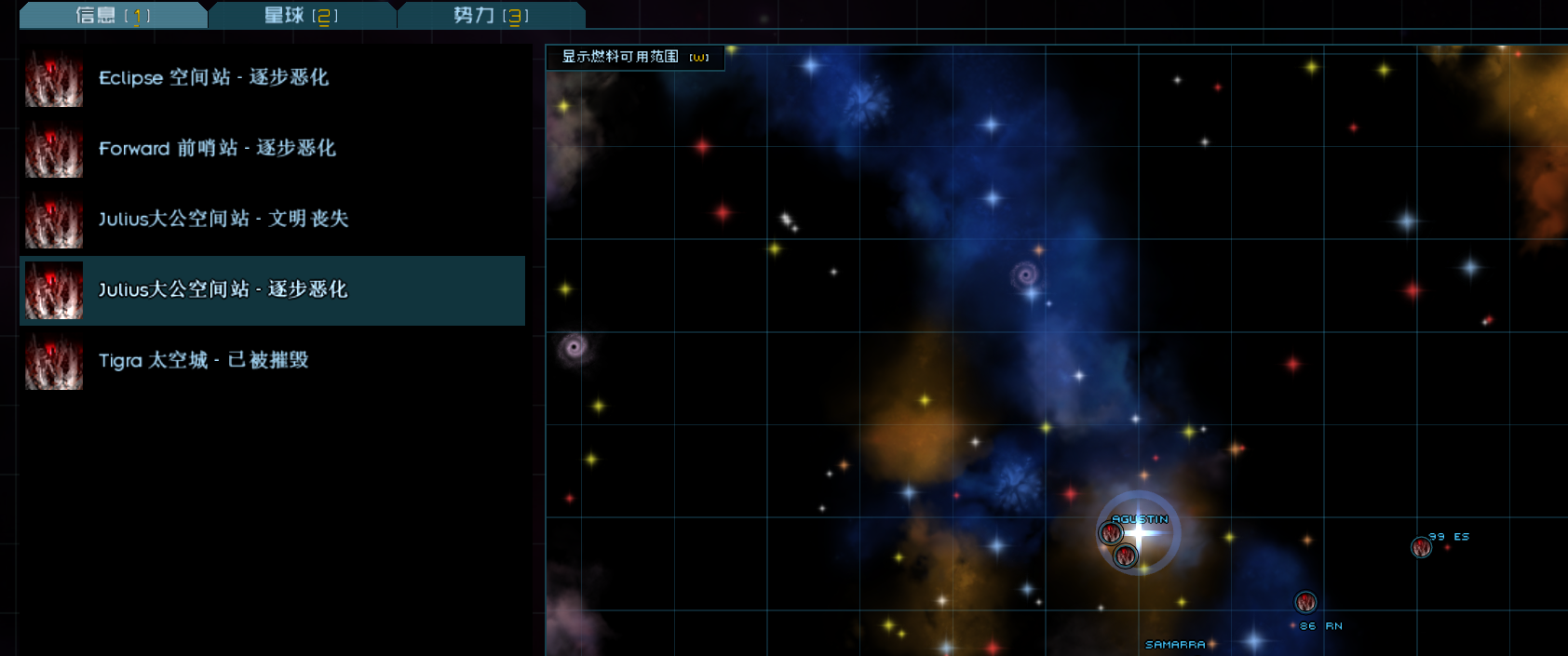This screenshot has height=656, width=1568.
Task: Click the Eclipse 空间站 entry's red icon
Action: [x=54, y=78]
